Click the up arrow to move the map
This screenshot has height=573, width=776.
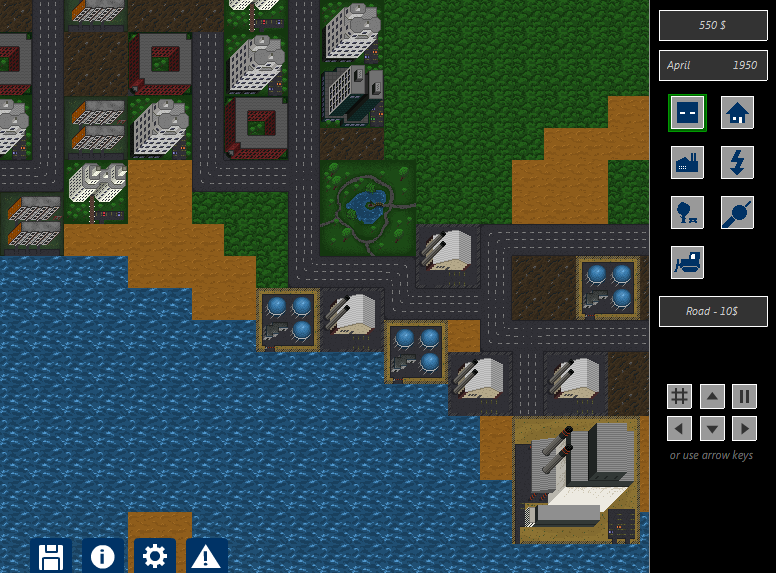pyautogui.click(x=711, y=396)
